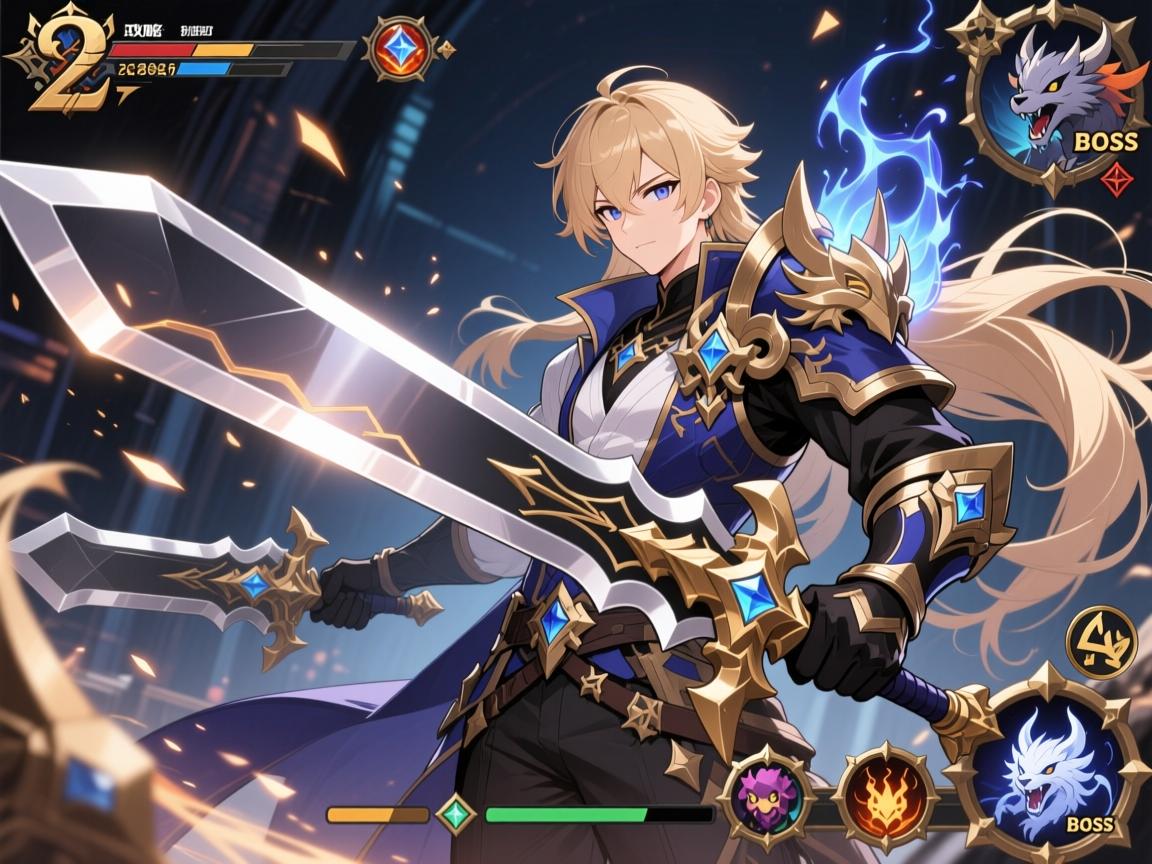This screenshot has width=1152, height=864.
Task: Click the green diamond gem between the bars
Action: click(456, 813)
